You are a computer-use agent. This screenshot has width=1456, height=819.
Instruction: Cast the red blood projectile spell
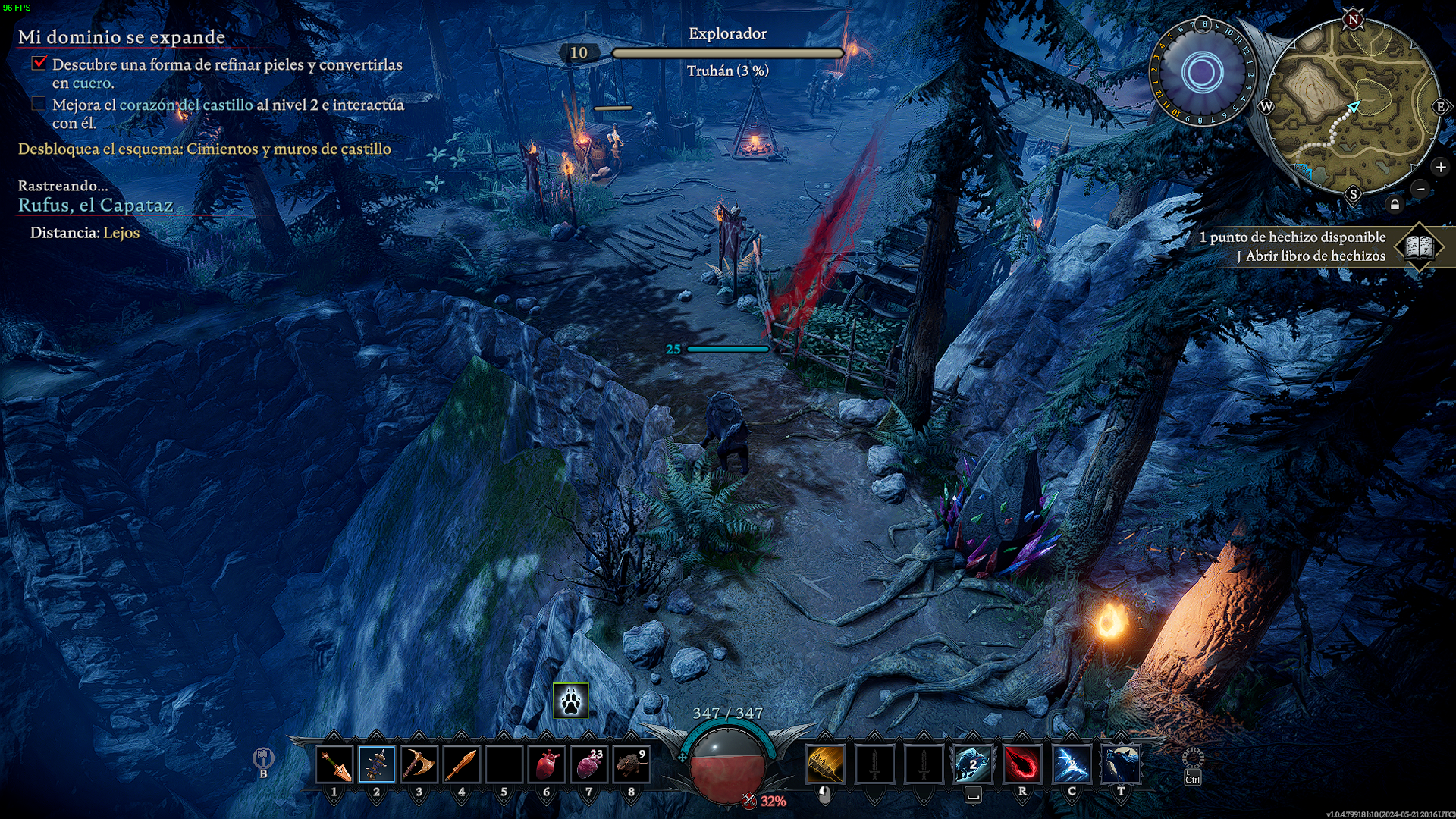(x=1022, y=764)
